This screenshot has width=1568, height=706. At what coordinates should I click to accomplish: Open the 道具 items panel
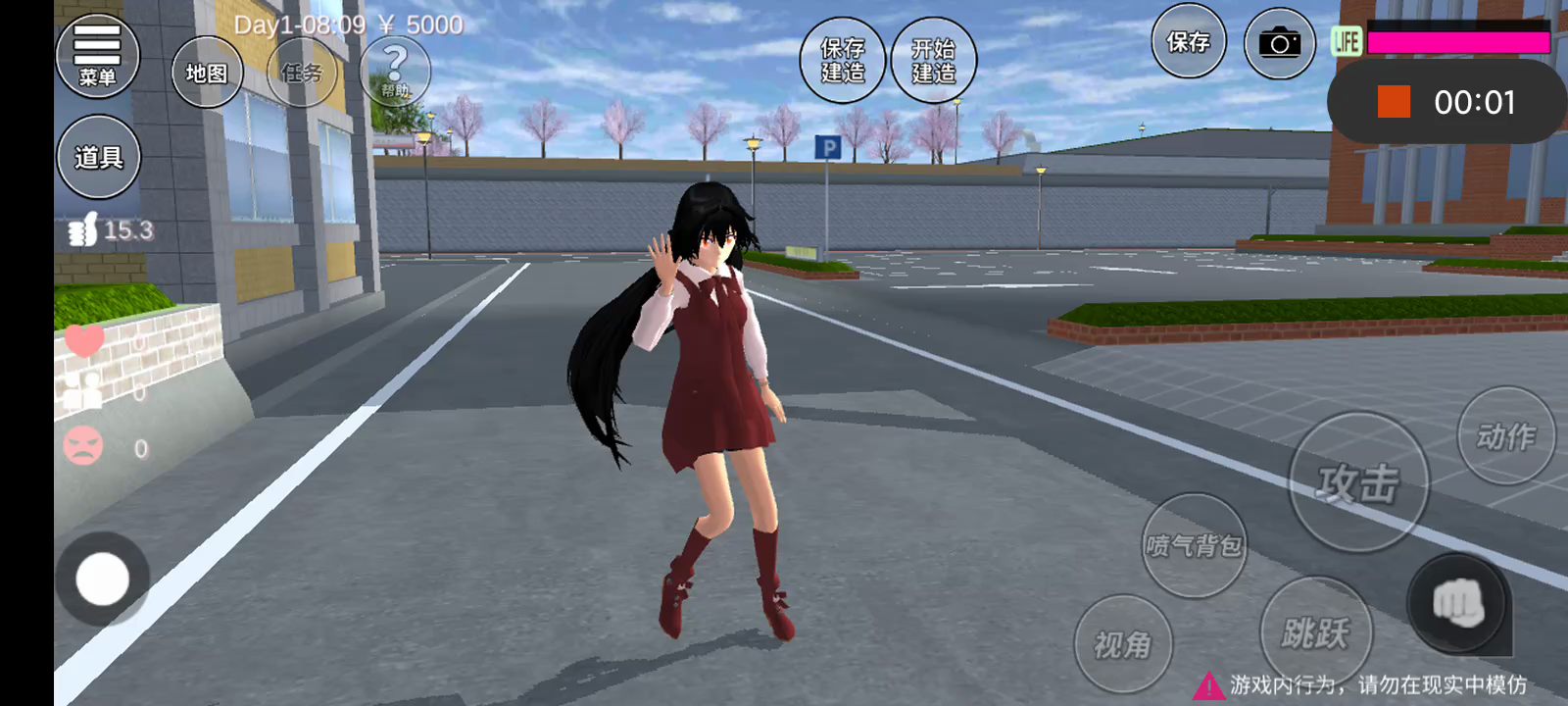tap(98, 157)
